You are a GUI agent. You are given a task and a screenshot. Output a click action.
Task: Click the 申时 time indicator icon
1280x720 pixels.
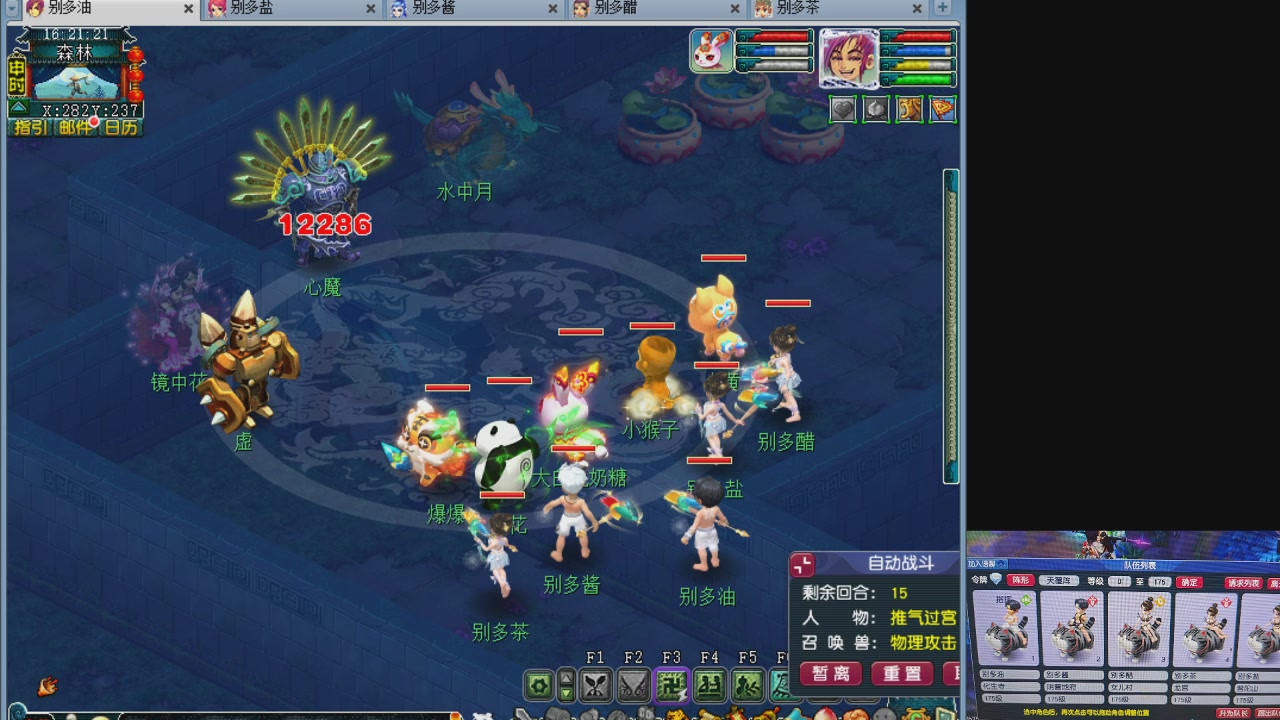(x=16, y=76)
